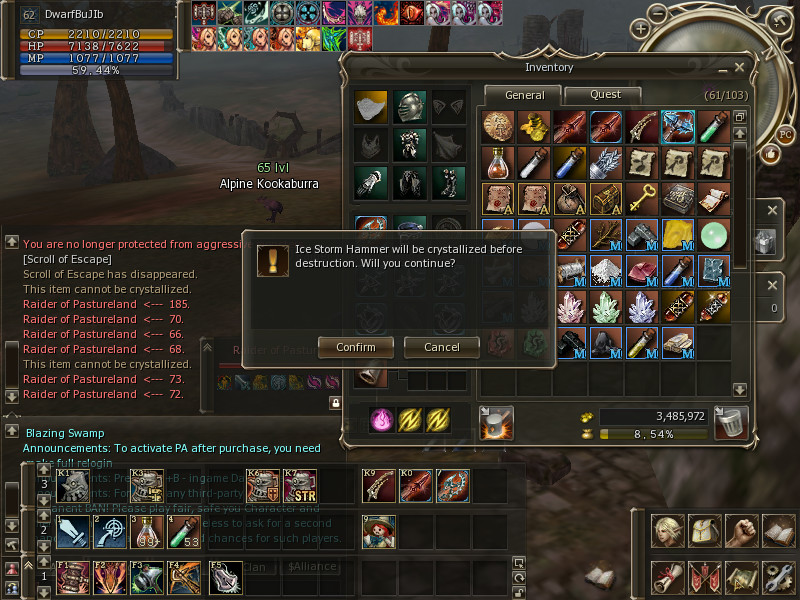Use the STR dwarf buff skill on hotbar

[301, 486]
